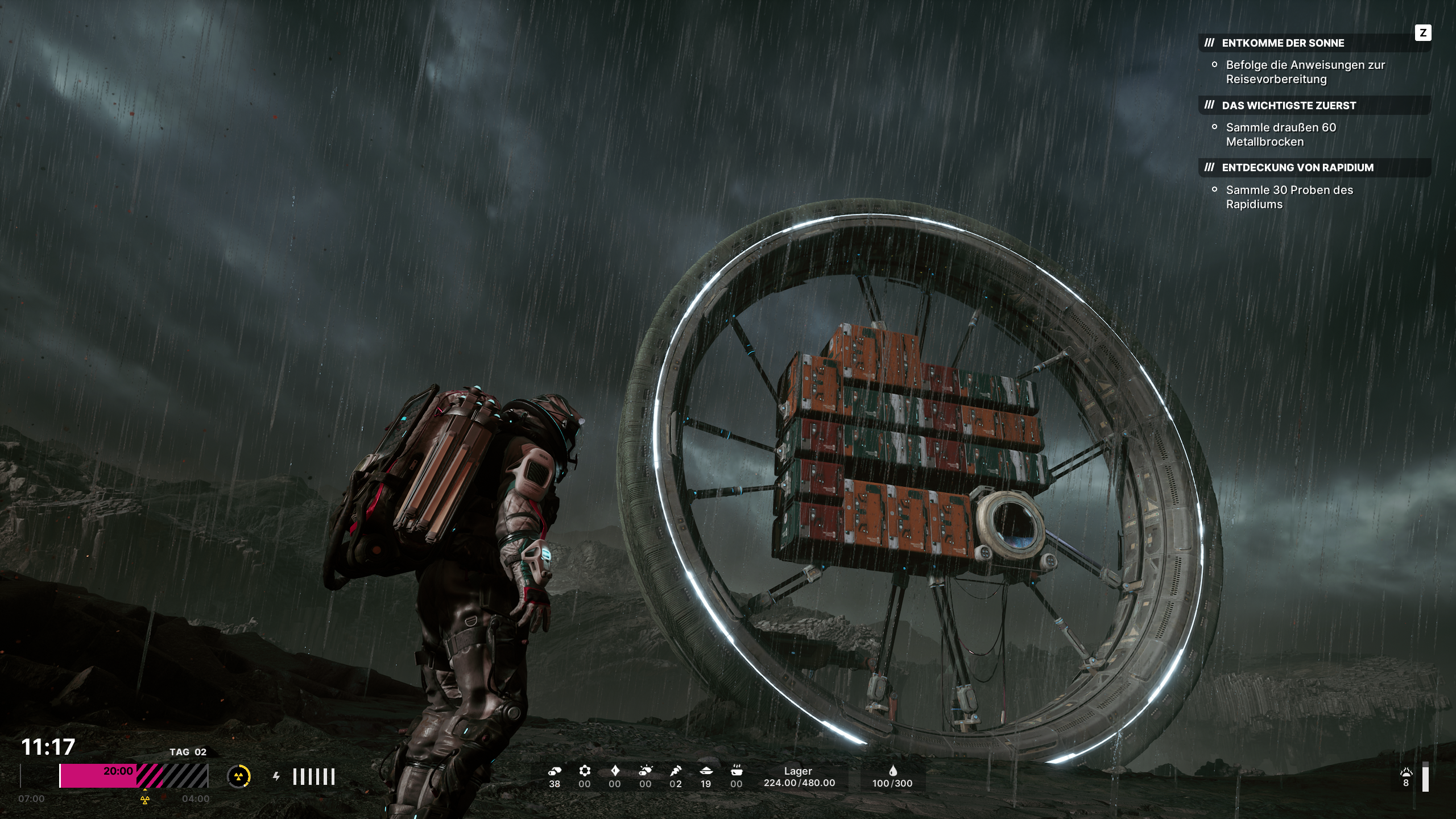
Task: Click the carrot food icon showing 02
Action: 676,771
